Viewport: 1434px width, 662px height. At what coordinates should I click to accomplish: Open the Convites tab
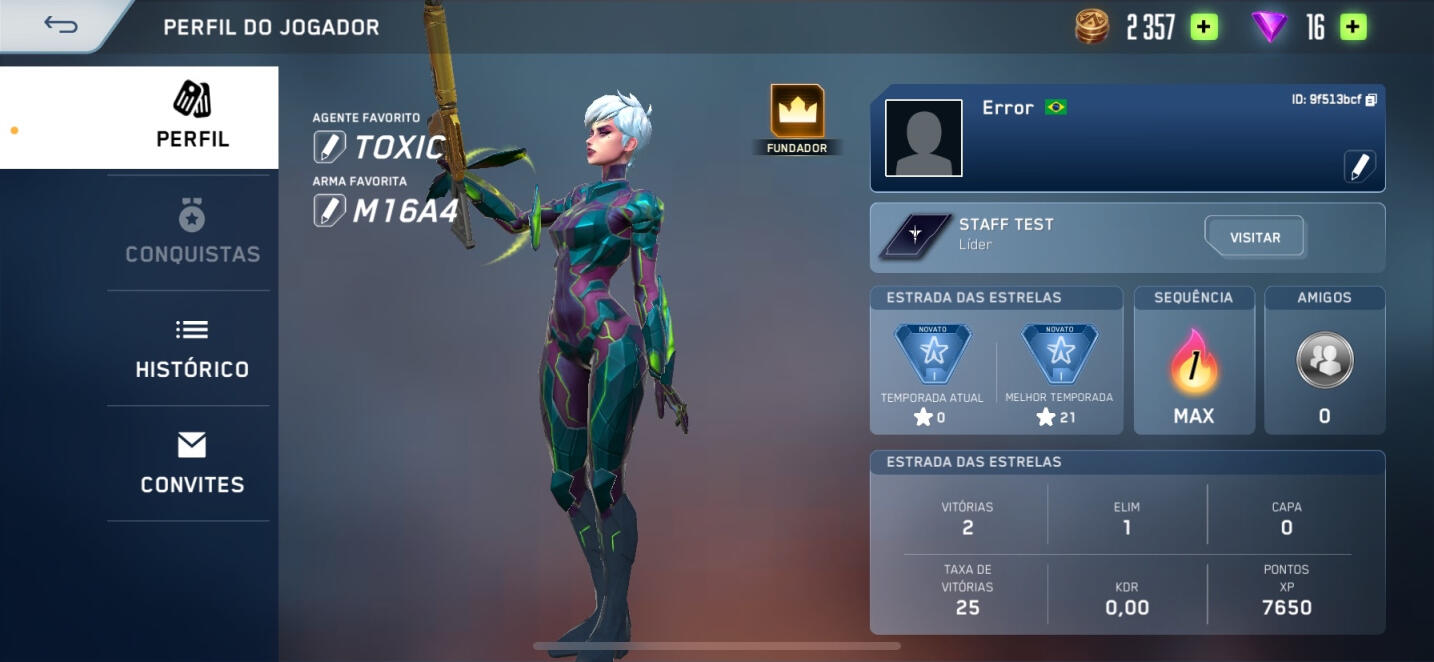(192, 463)
